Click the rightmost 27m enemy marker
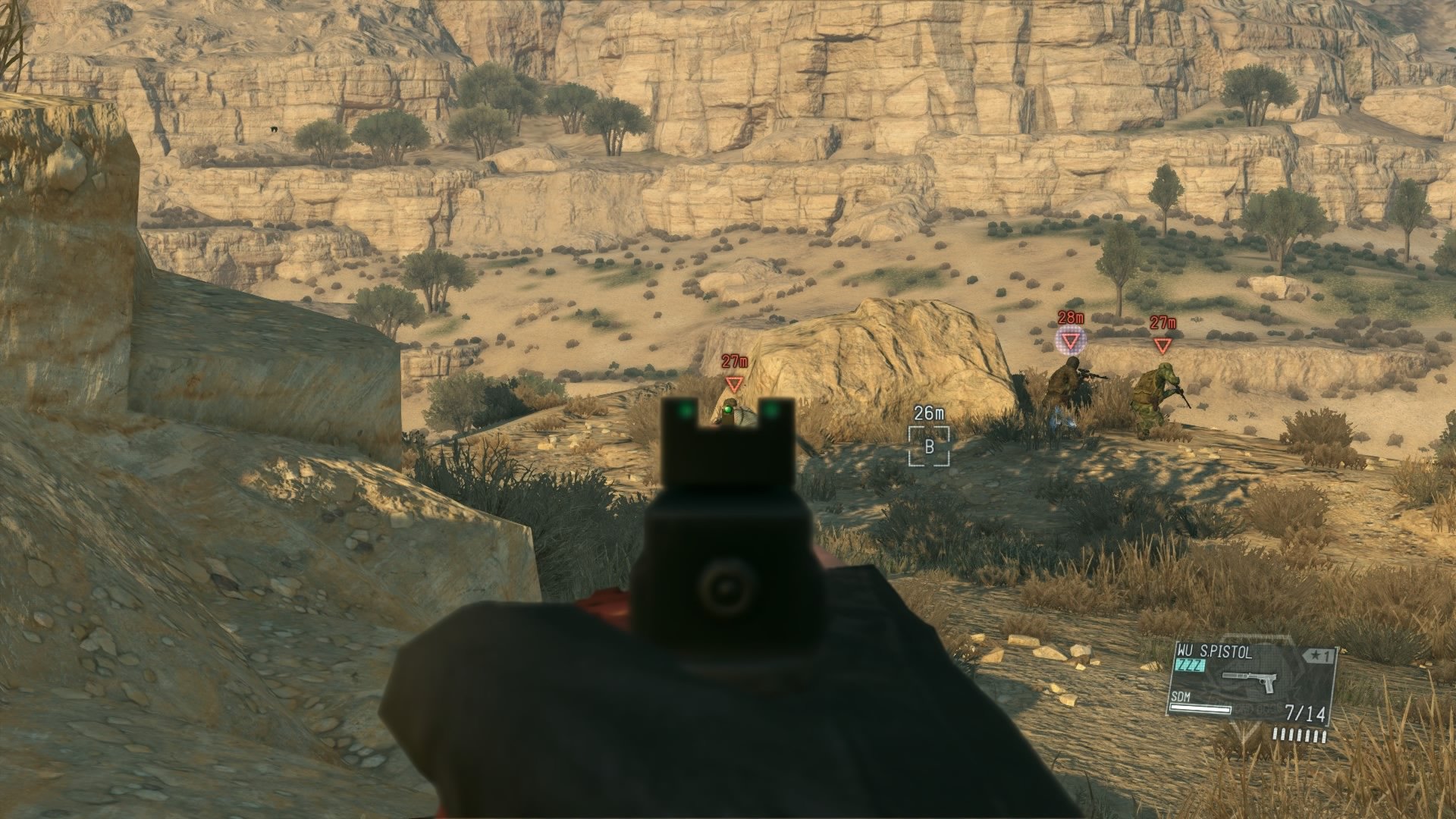 [x=1164, y=344]
